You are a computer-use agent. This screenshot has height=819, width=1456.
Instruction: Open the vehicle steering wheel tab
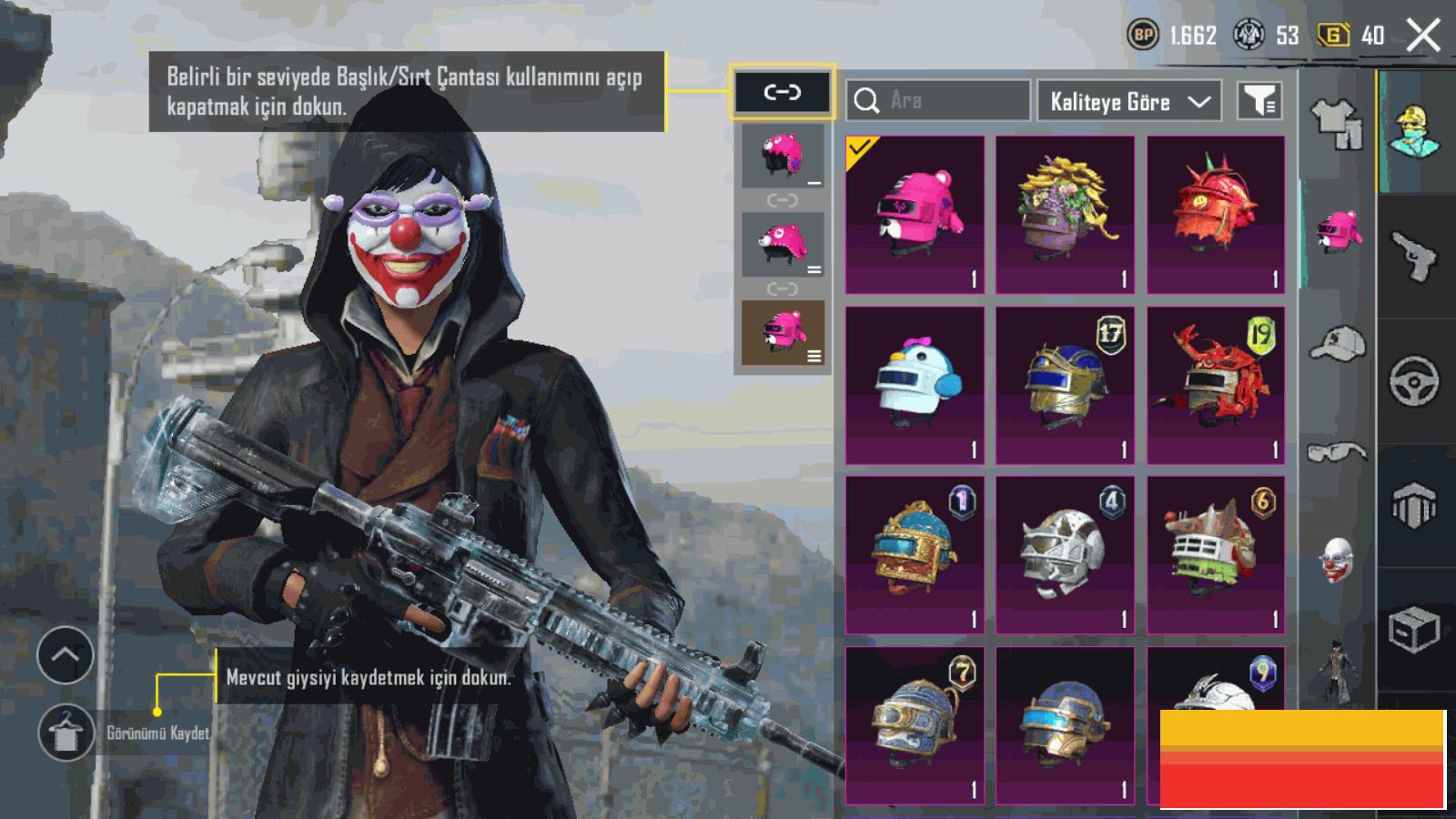[x=1414, y=380]
